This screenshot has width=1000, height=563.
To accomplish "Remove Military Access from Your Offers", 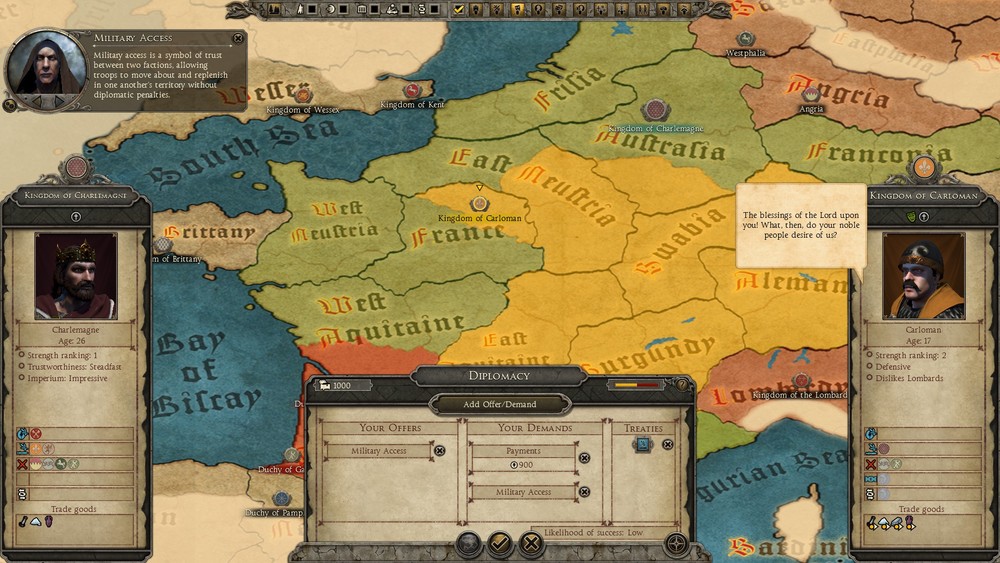I will (439, 451).
